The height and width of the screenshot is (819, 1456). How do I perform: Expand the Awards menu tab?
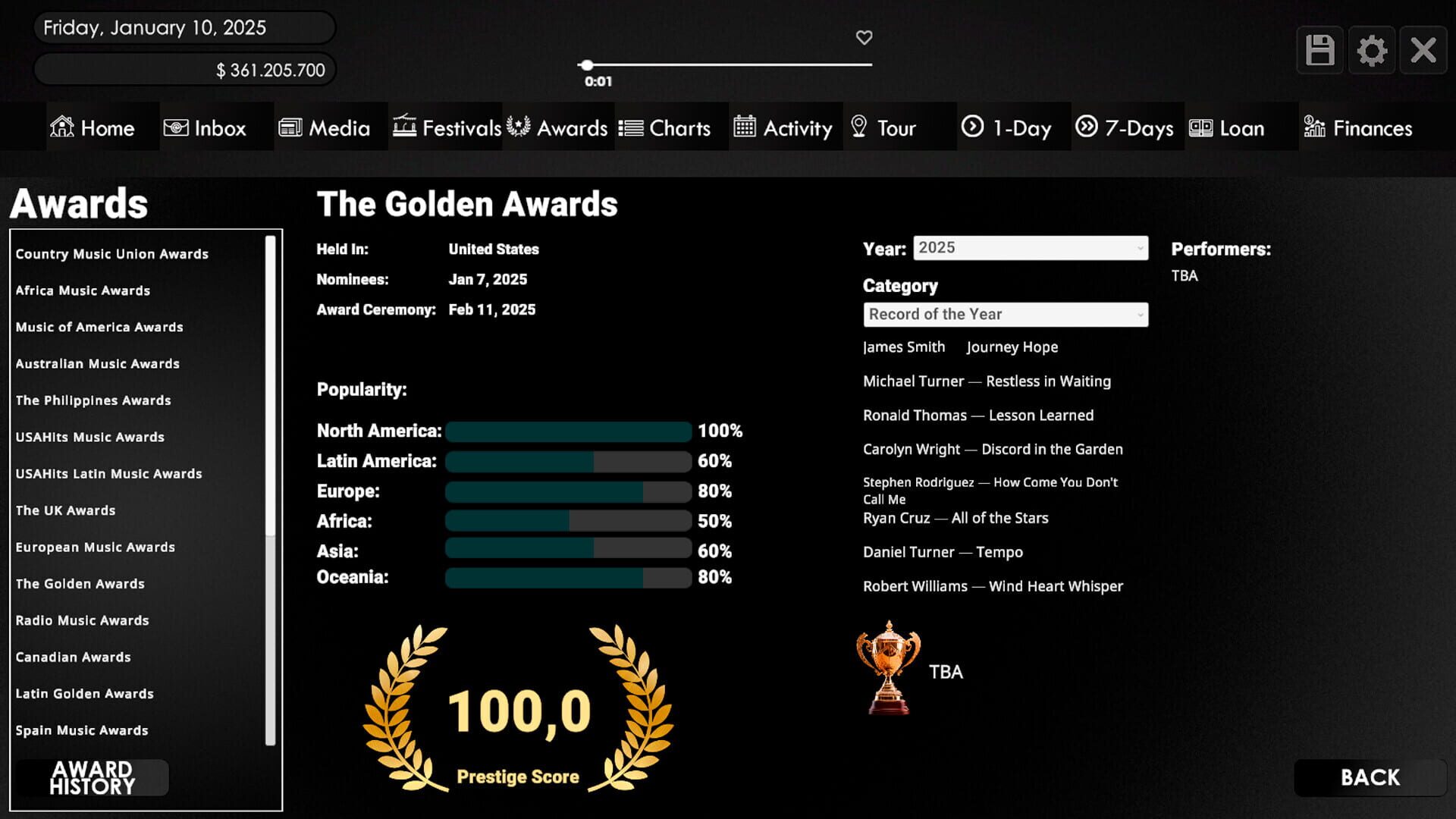pyautogui.click(x=559, y=127)
